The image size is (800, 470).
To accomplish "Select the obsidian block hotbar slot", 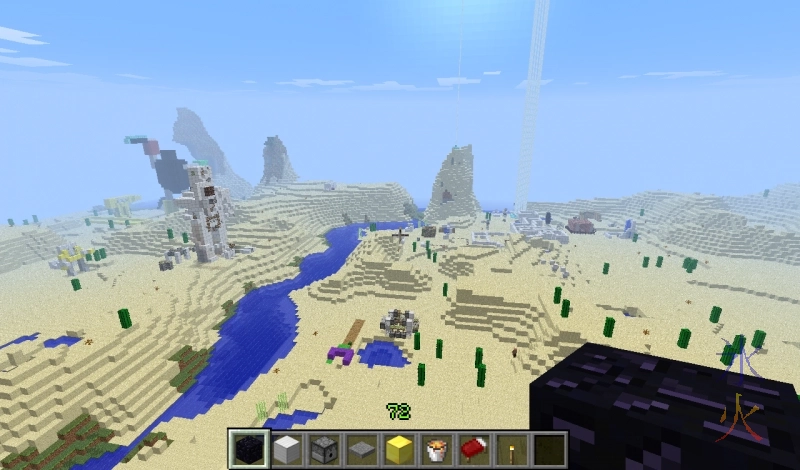I will pyautogui.click(x=248, y=449).
